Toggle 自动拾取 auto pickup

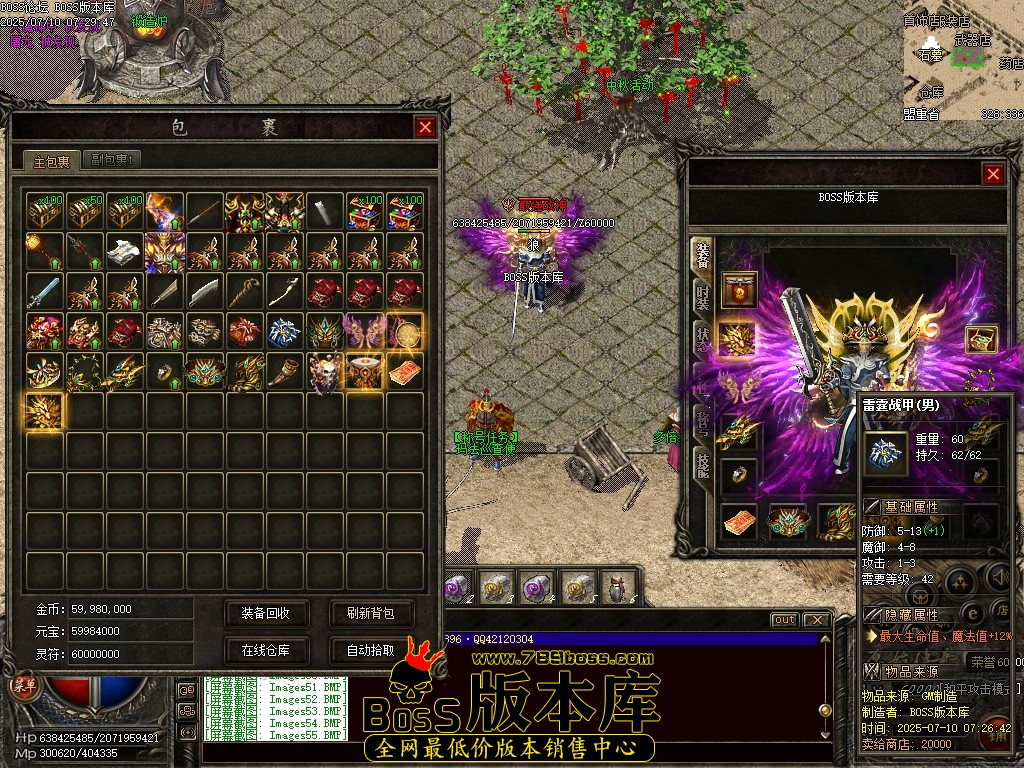point(371,650)
